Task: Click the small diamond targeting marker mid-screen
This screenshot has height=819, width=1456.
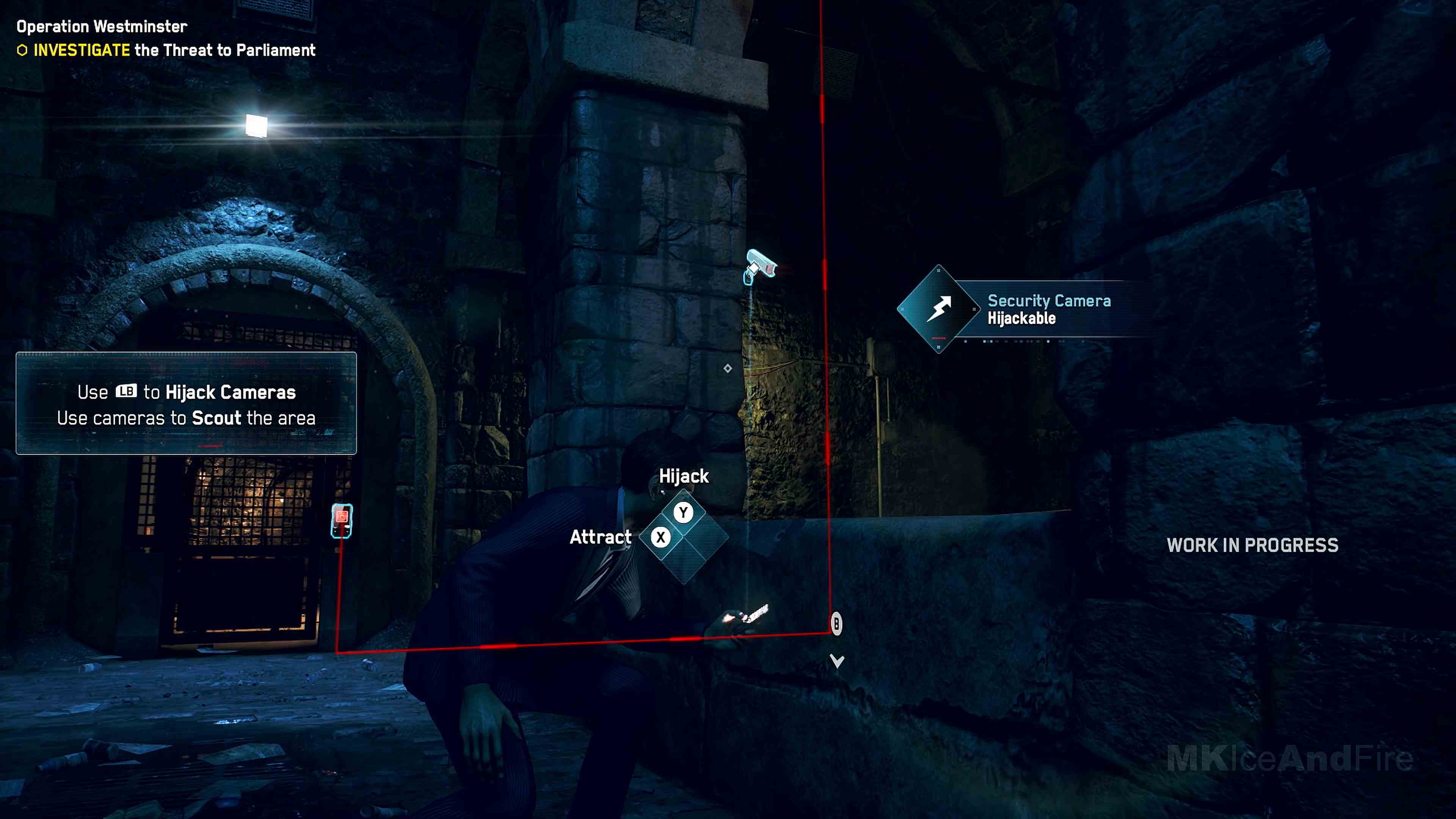Action: pyautogui.click(x=728, y=369)
